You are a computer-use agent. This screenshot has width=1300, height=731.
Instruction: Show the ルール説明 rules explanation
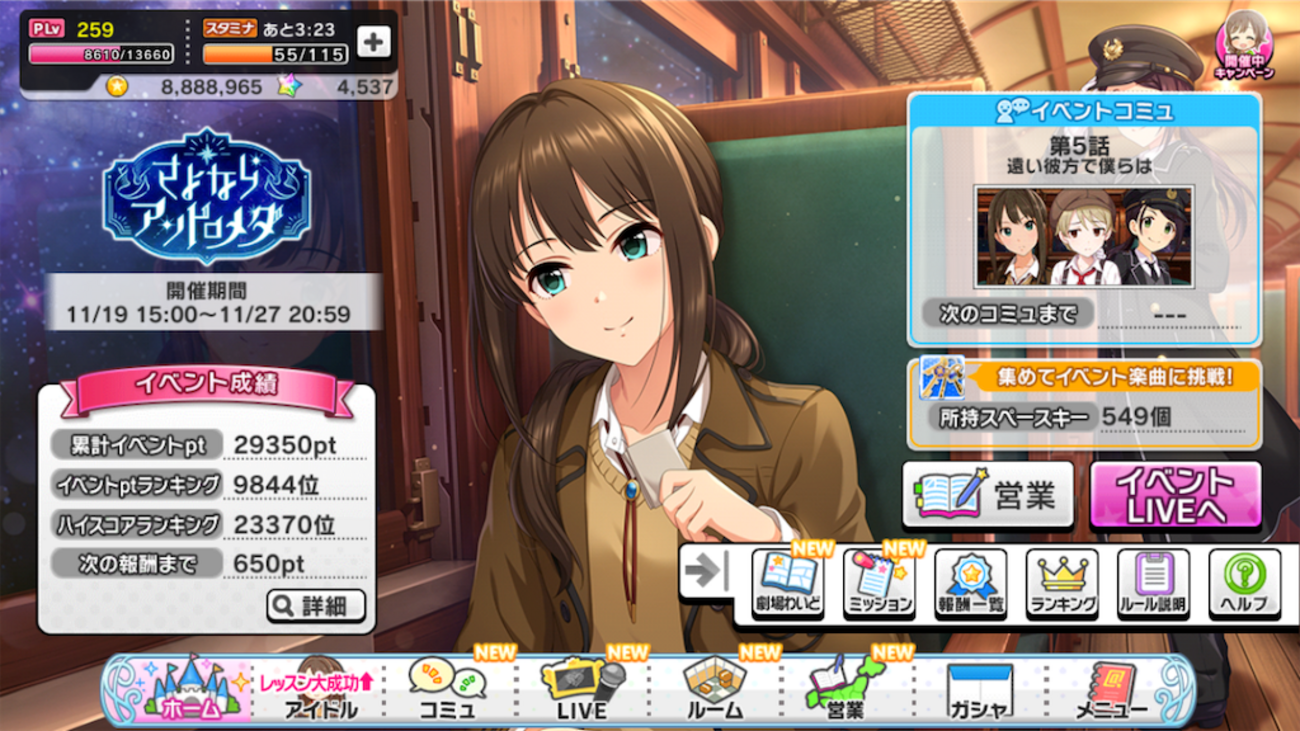(x=1153, y=583)
